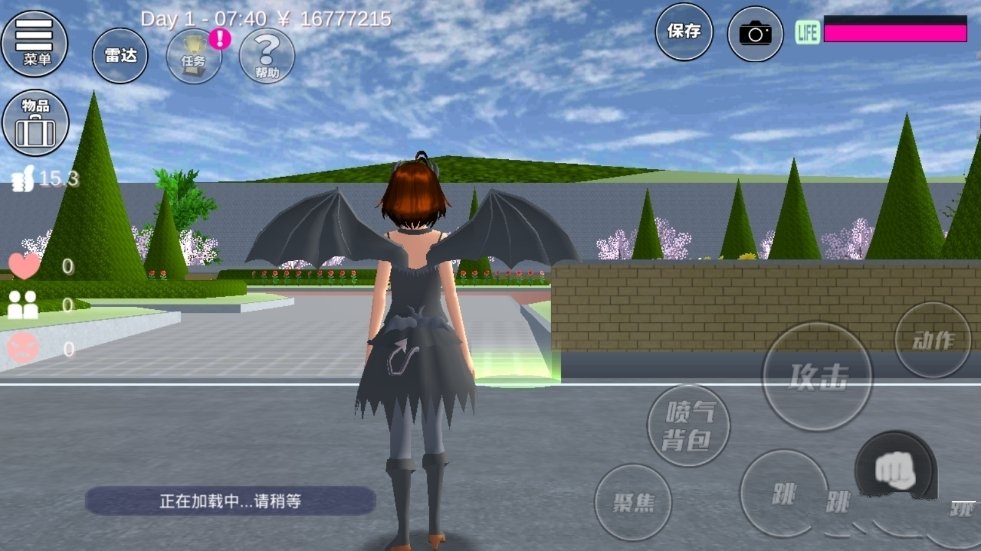981x551 pixels.
Task: Tap the fist punch button
Action: [894, 470]
